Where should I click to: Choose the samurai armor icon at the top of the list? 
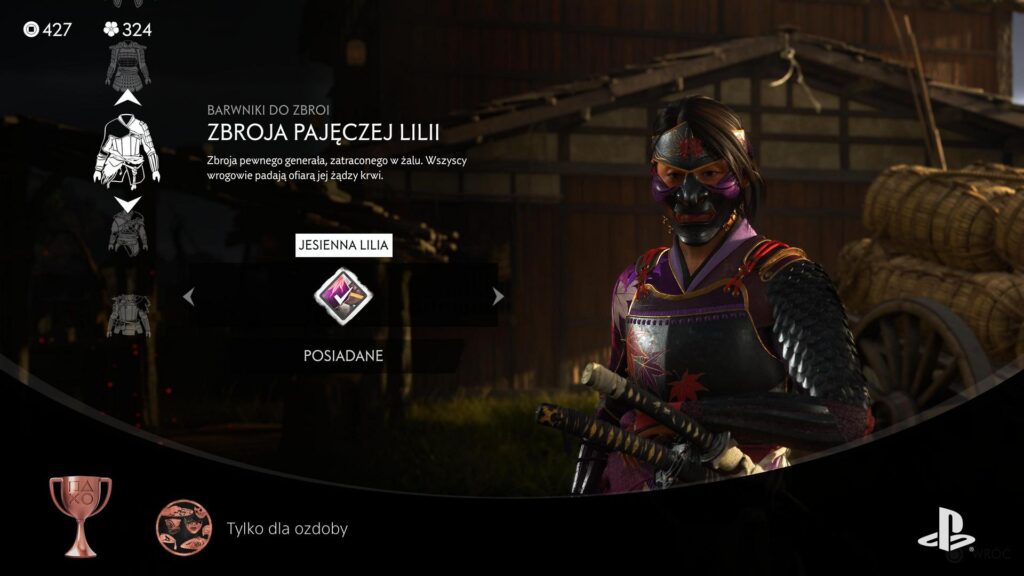127,63
